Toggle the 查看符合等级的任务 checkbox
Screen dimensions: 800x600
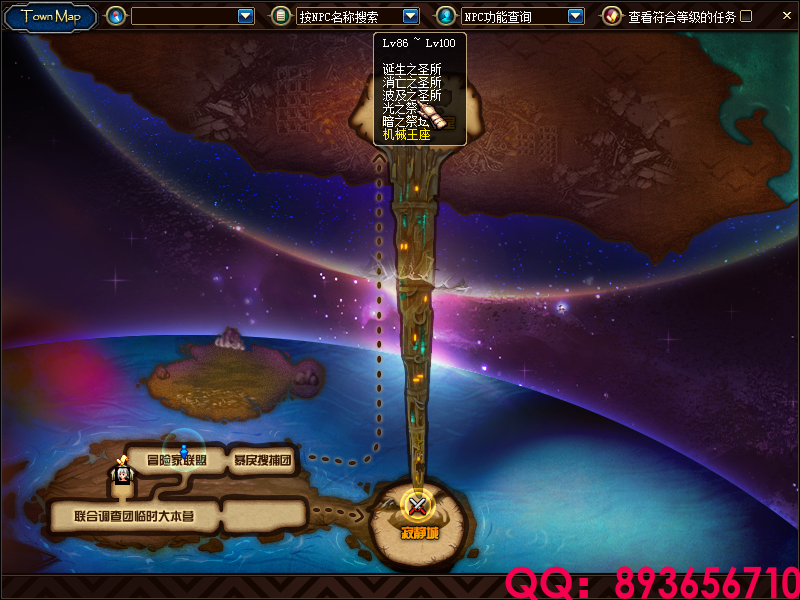[746, 16]
